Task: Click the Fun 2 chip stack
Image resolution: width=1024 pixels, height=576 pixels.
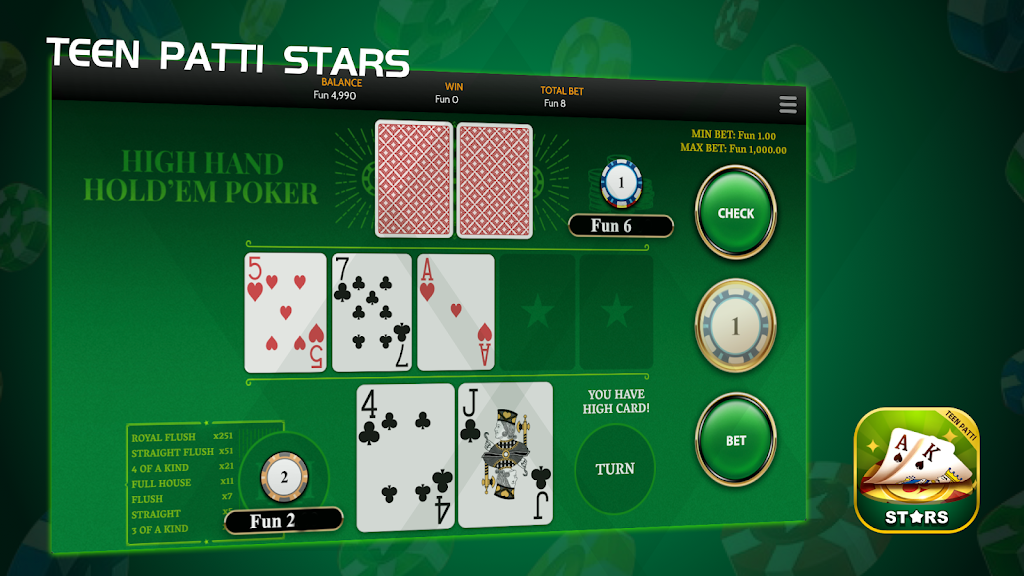Action: [x=284, y=478]
